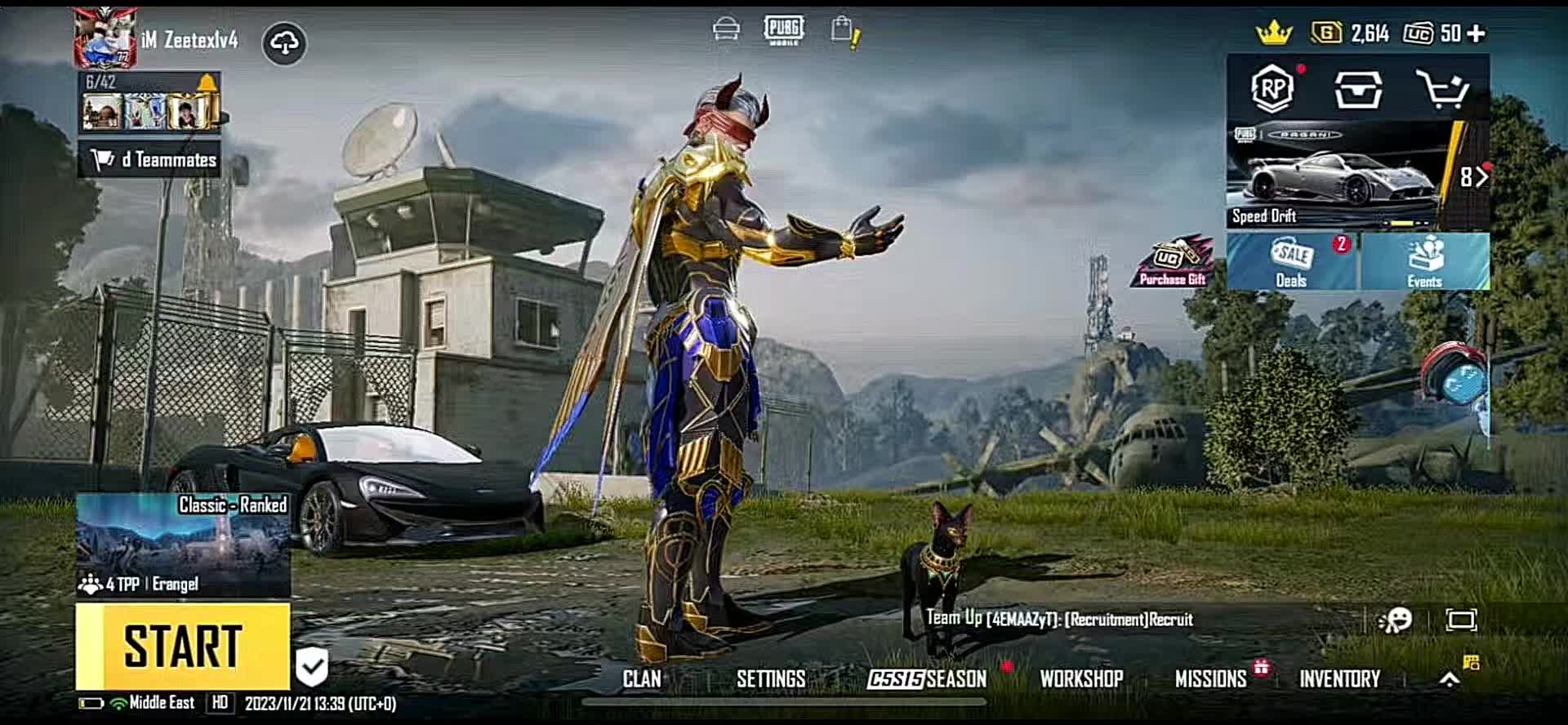The height and width of the screenshot is (725, 1568).
Task: Open SETTINGS from bottom bar
Action: tap(770, 679)
